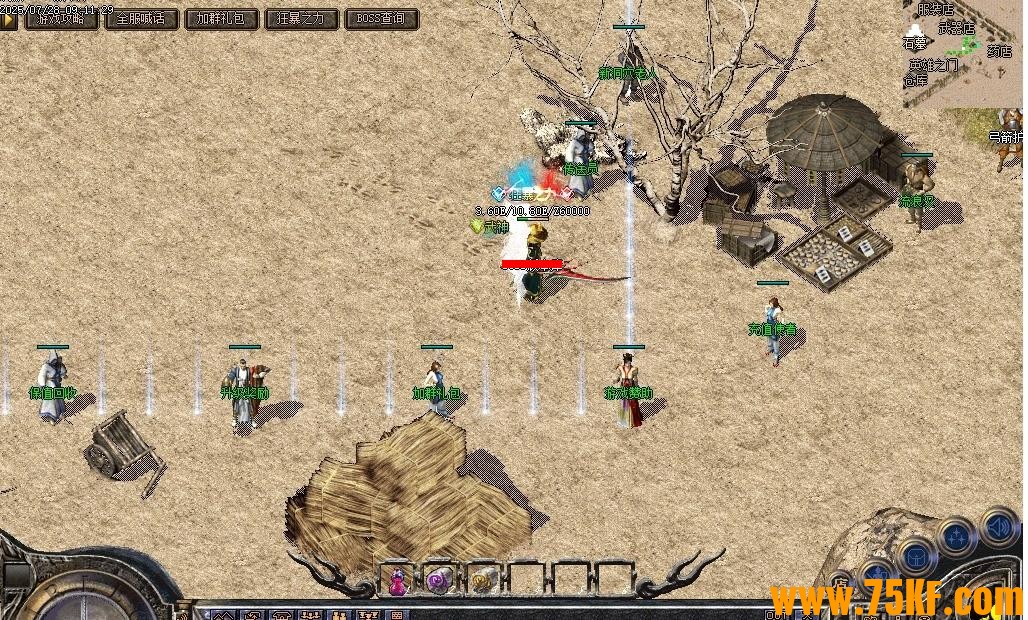Use the pink potion in the hotbar
The image size is (1028, 620).
point(398,579)
